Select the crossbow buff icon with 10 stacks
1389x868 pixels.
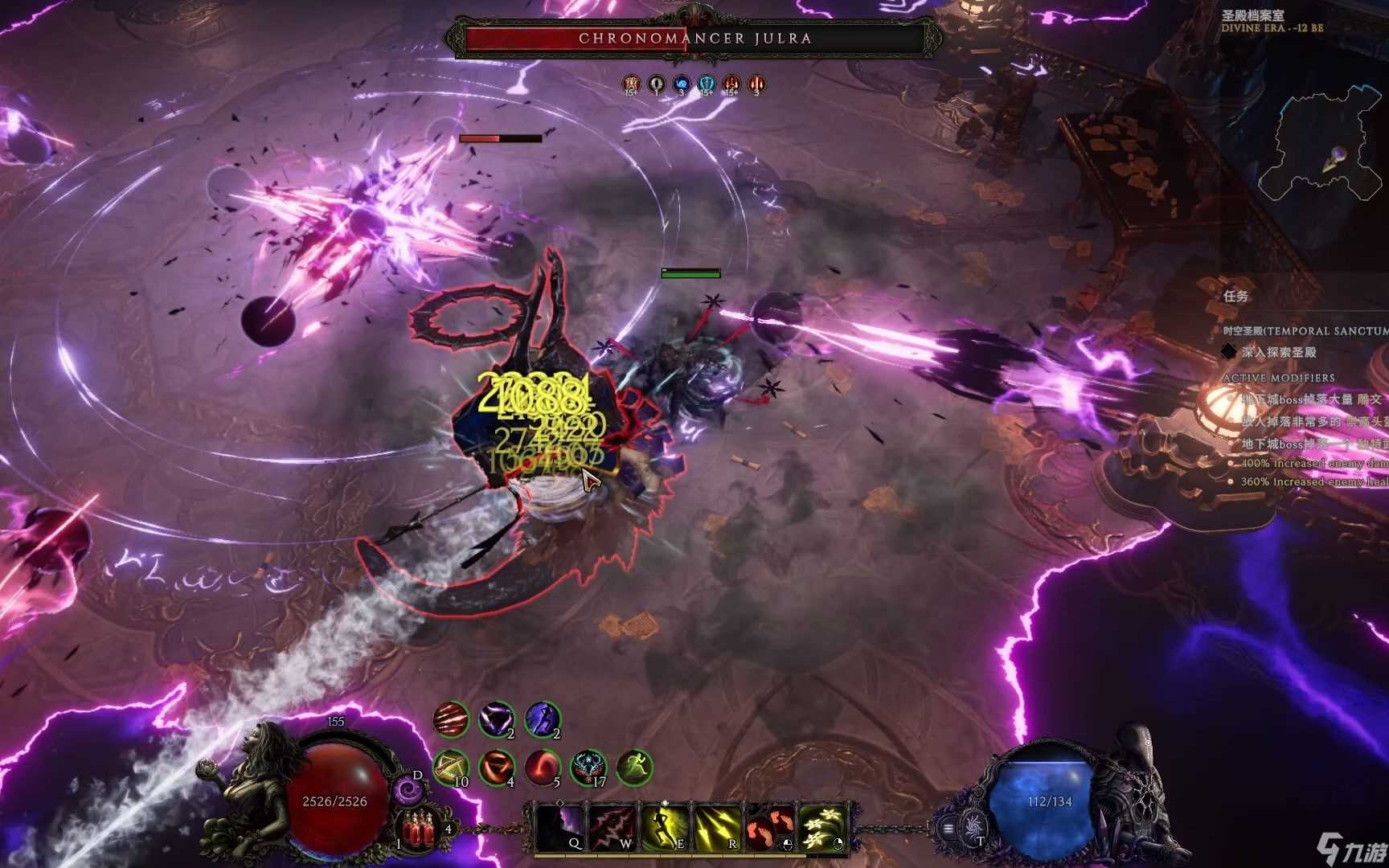point(450,768)
